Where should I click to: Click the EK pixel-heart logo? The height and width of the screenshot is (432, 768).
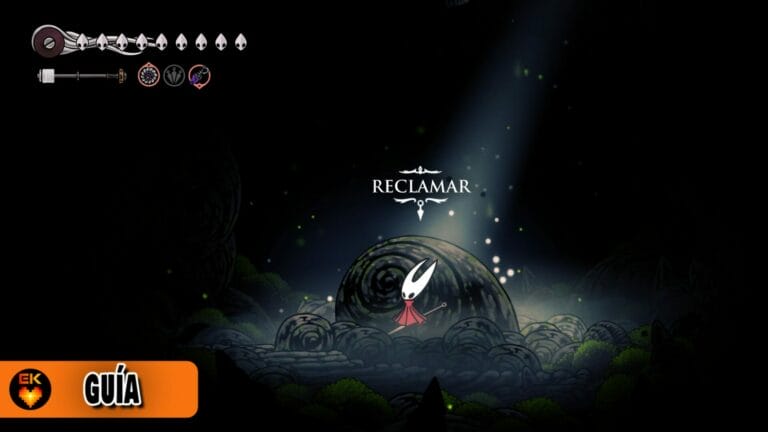pos(30,389)
